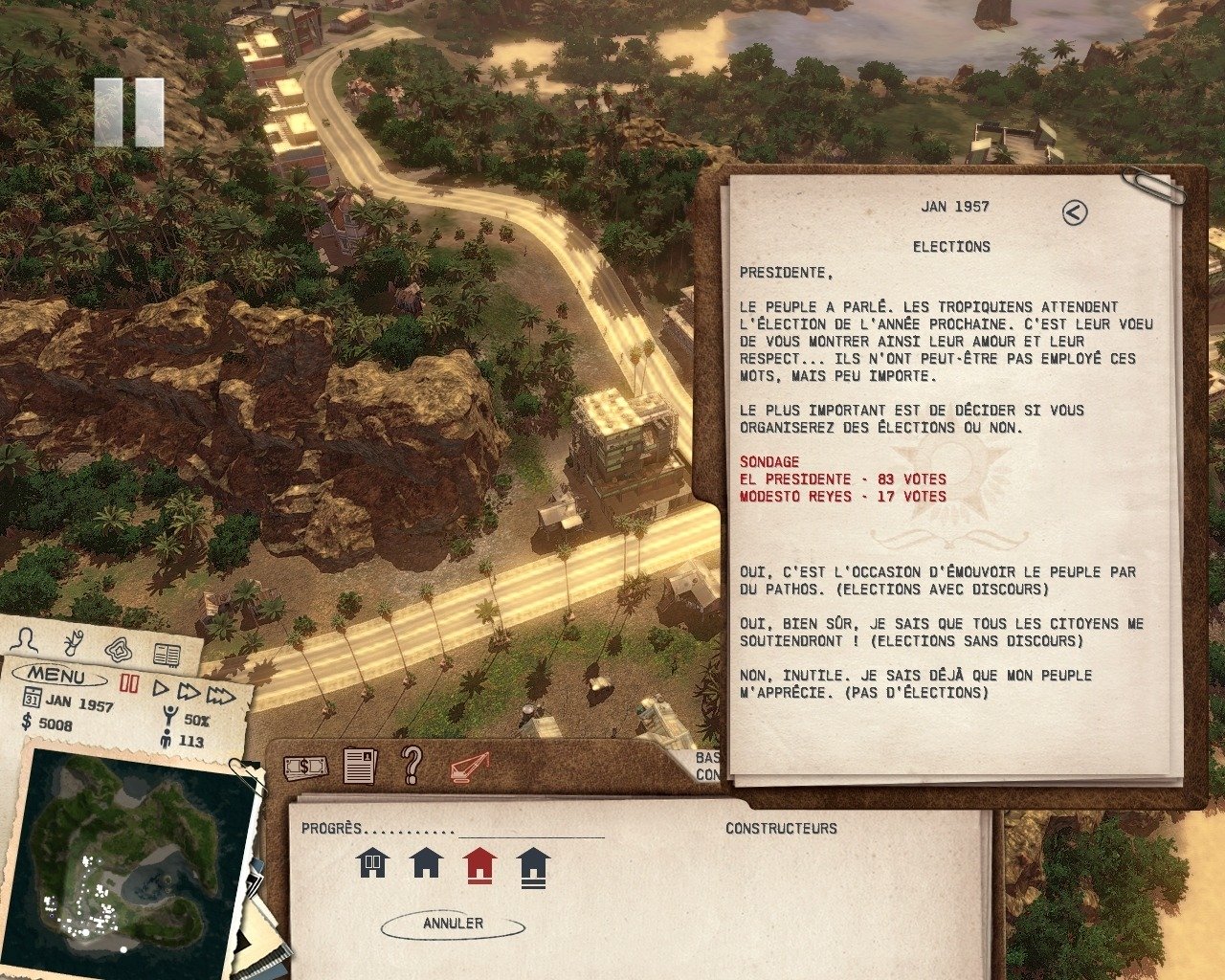Choose elections without a speech

(941, 632)
